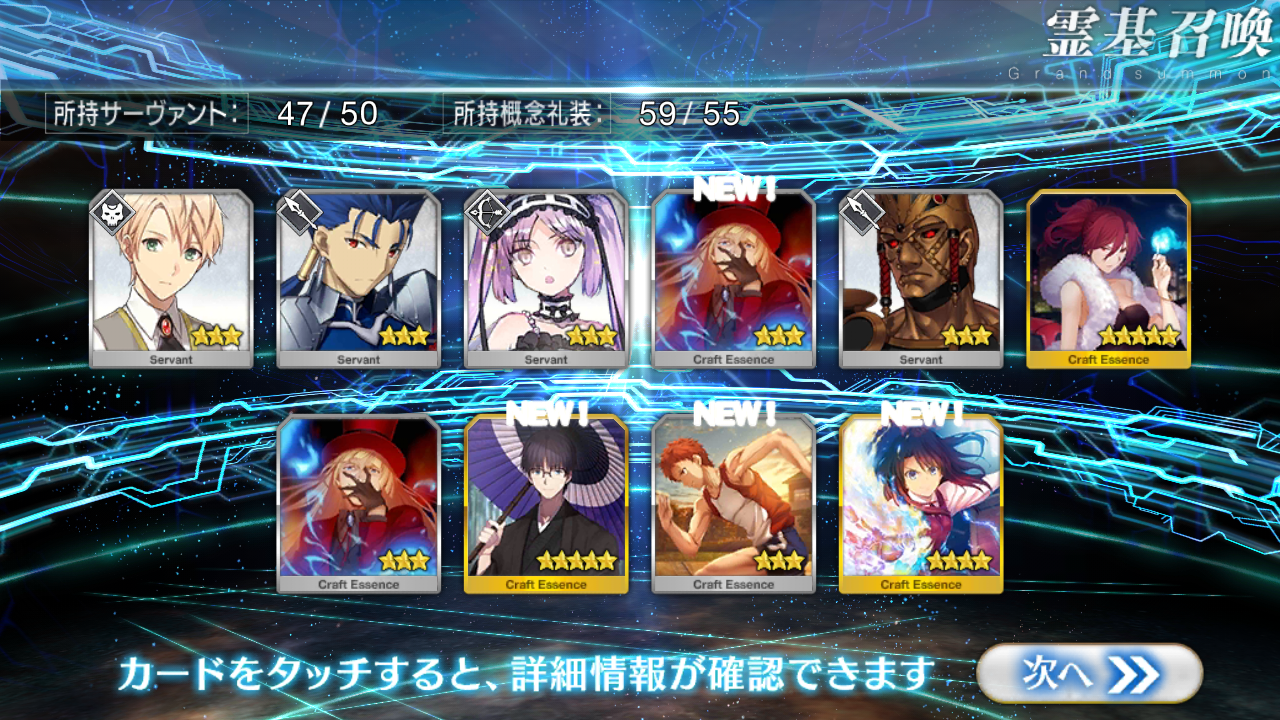Open the five-star red-haired woman Craft Essence
Image resolution: width=1280 pixels, height=720 pixels.
1108,275
